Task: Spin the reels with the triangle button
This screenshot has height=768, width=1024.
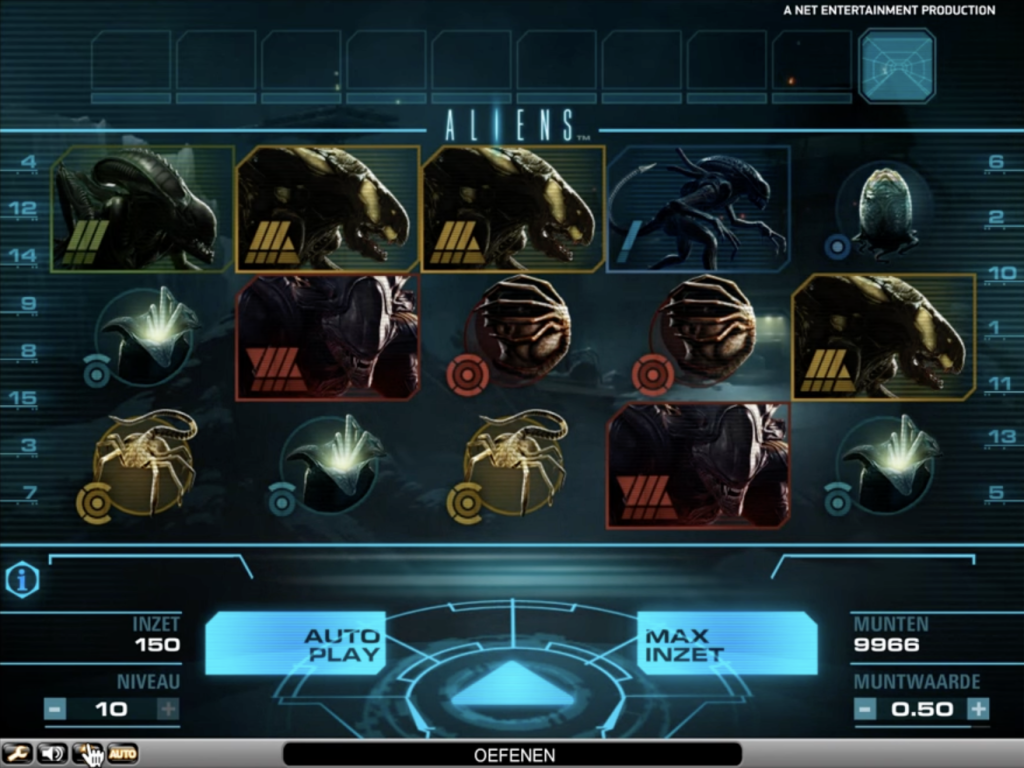Action: [511, 684]
